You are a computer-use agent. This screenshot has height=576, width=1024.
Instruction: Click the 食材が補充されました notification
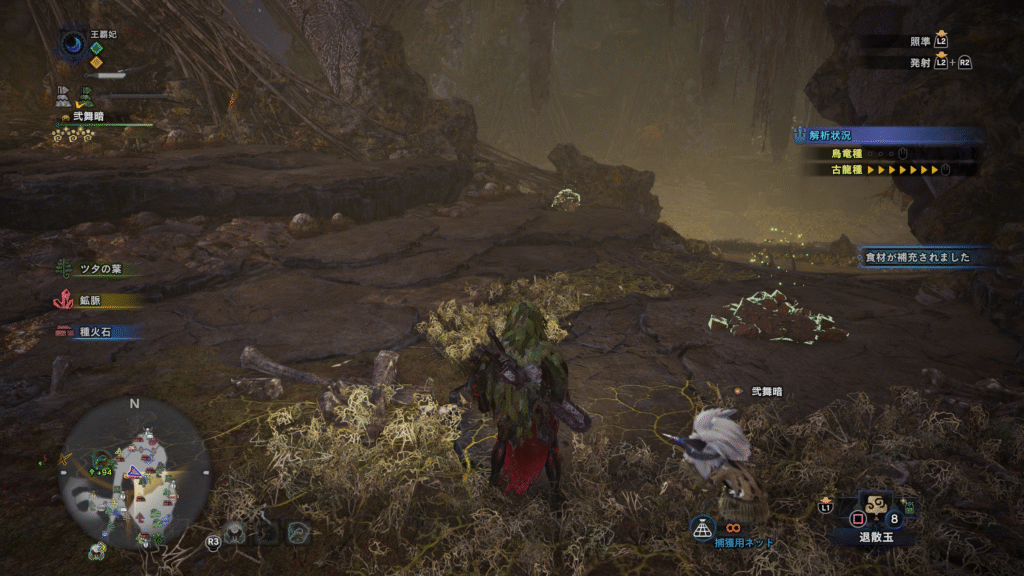point(920,258)
